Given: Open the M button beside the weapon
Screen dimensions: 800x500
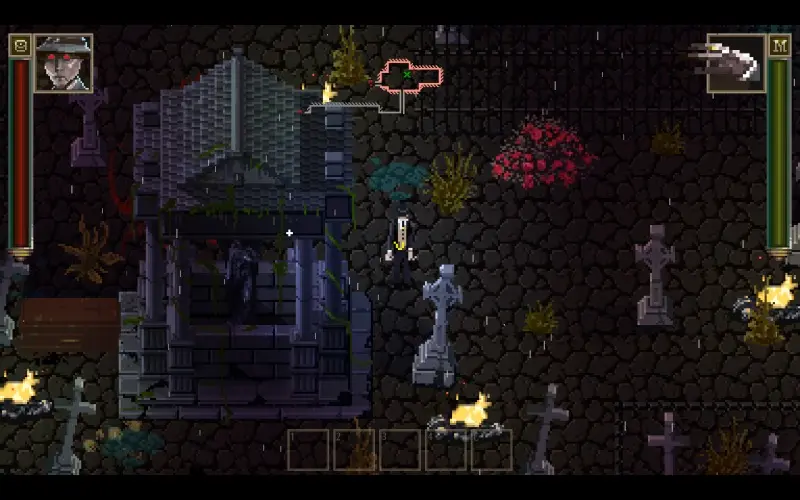Looking at the screenshot, I should point(779,45).
